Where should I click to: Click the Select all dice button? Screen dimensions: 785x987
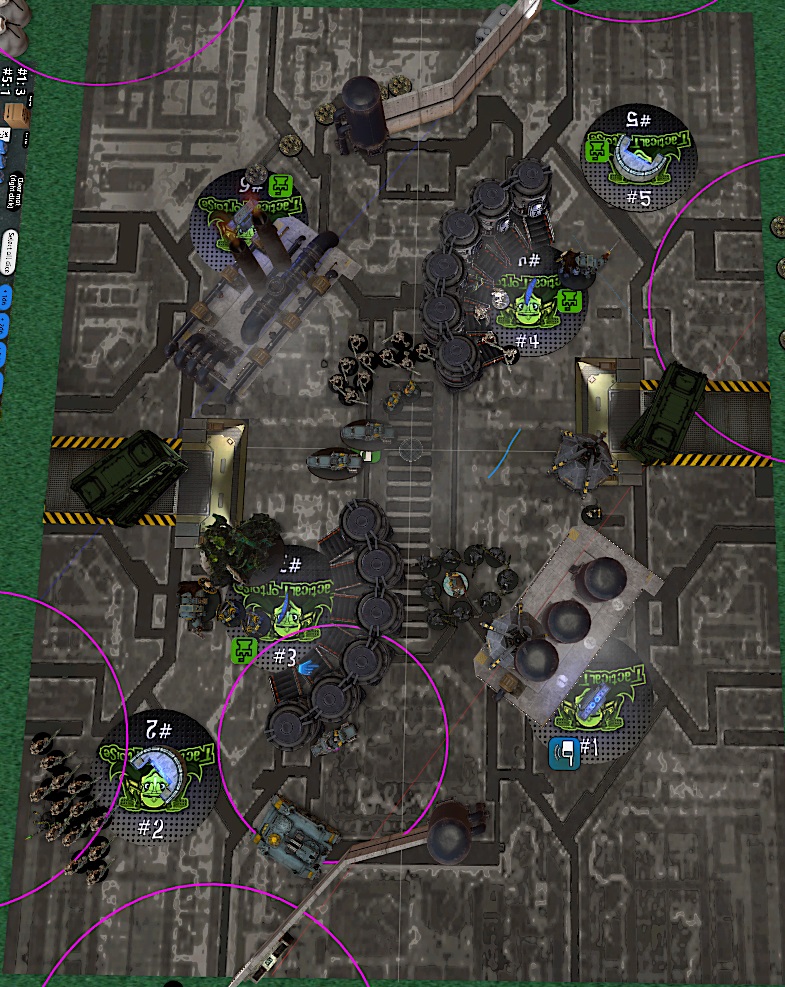tap(12, 243)
